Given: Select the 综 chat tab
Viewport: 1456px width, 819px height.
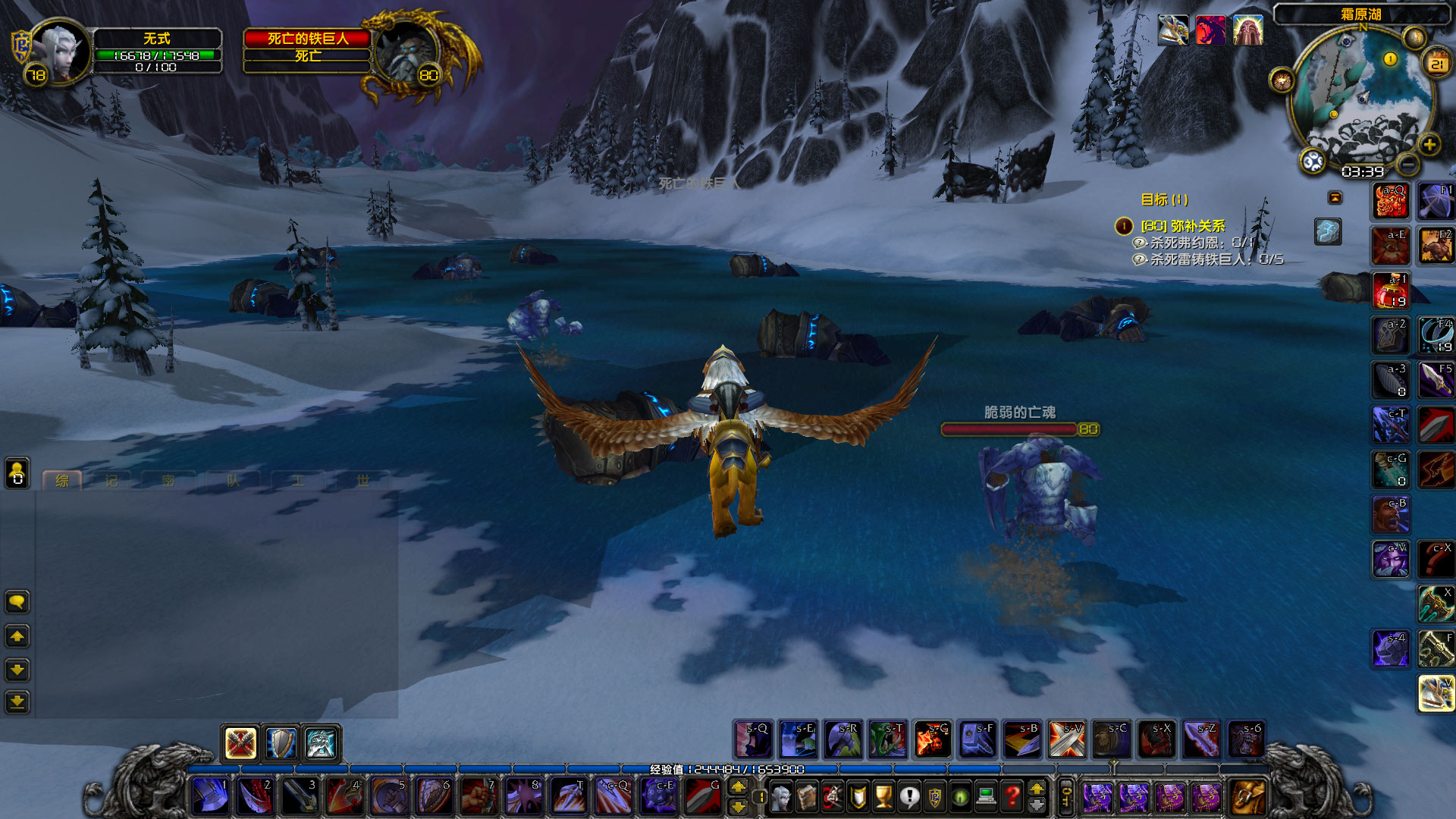Looking at the screenshot, I should (x=62, y=480).
